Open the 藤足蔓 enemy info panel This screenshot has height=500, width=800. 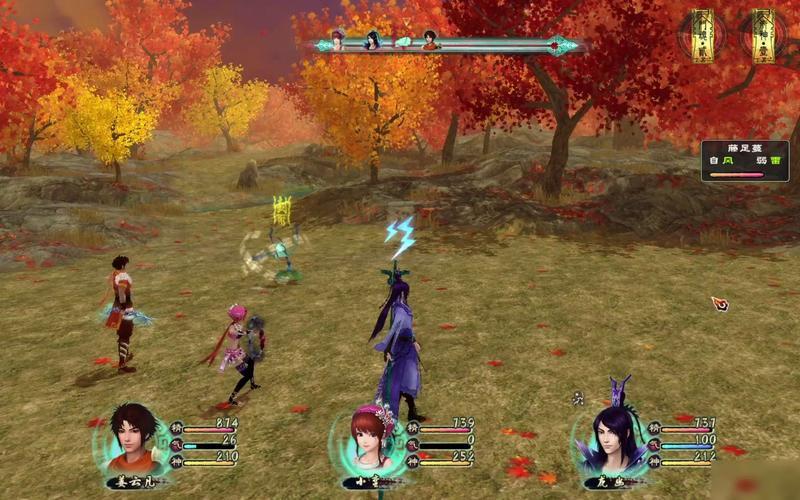pyautogui.click(x=745, y=160)
